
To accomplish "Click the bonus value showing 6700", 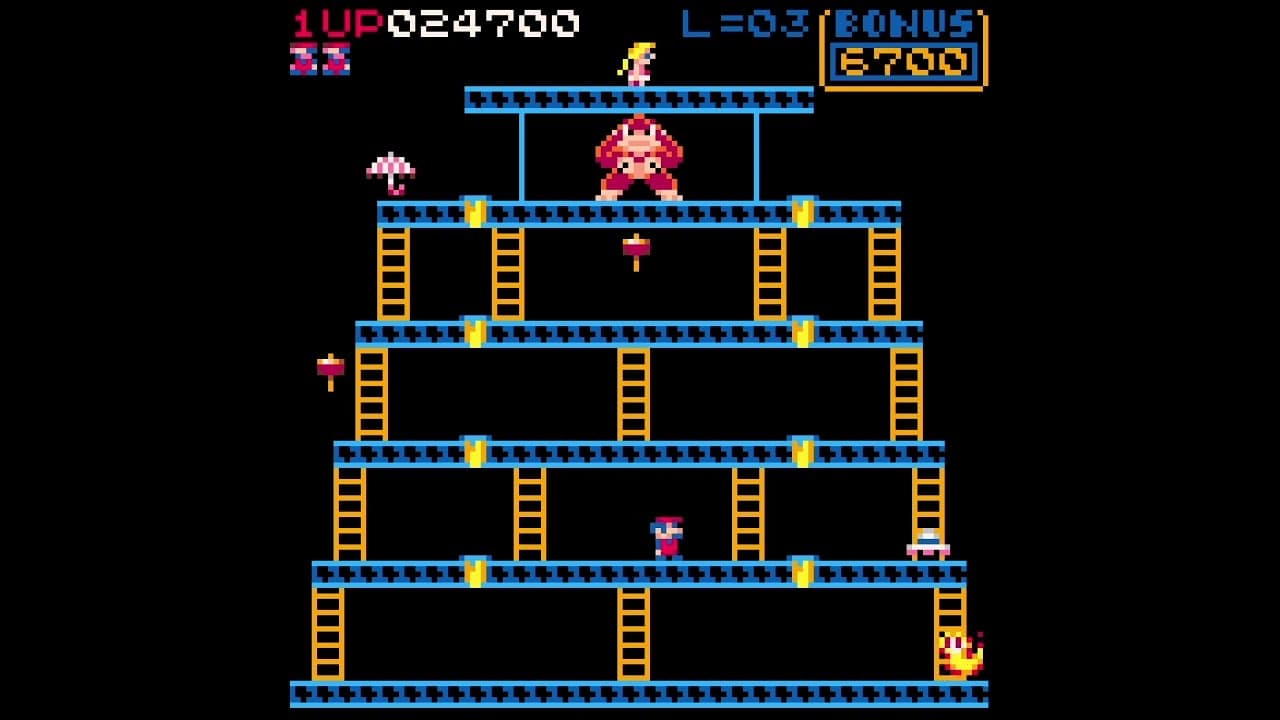I will (x=902, y=58).
